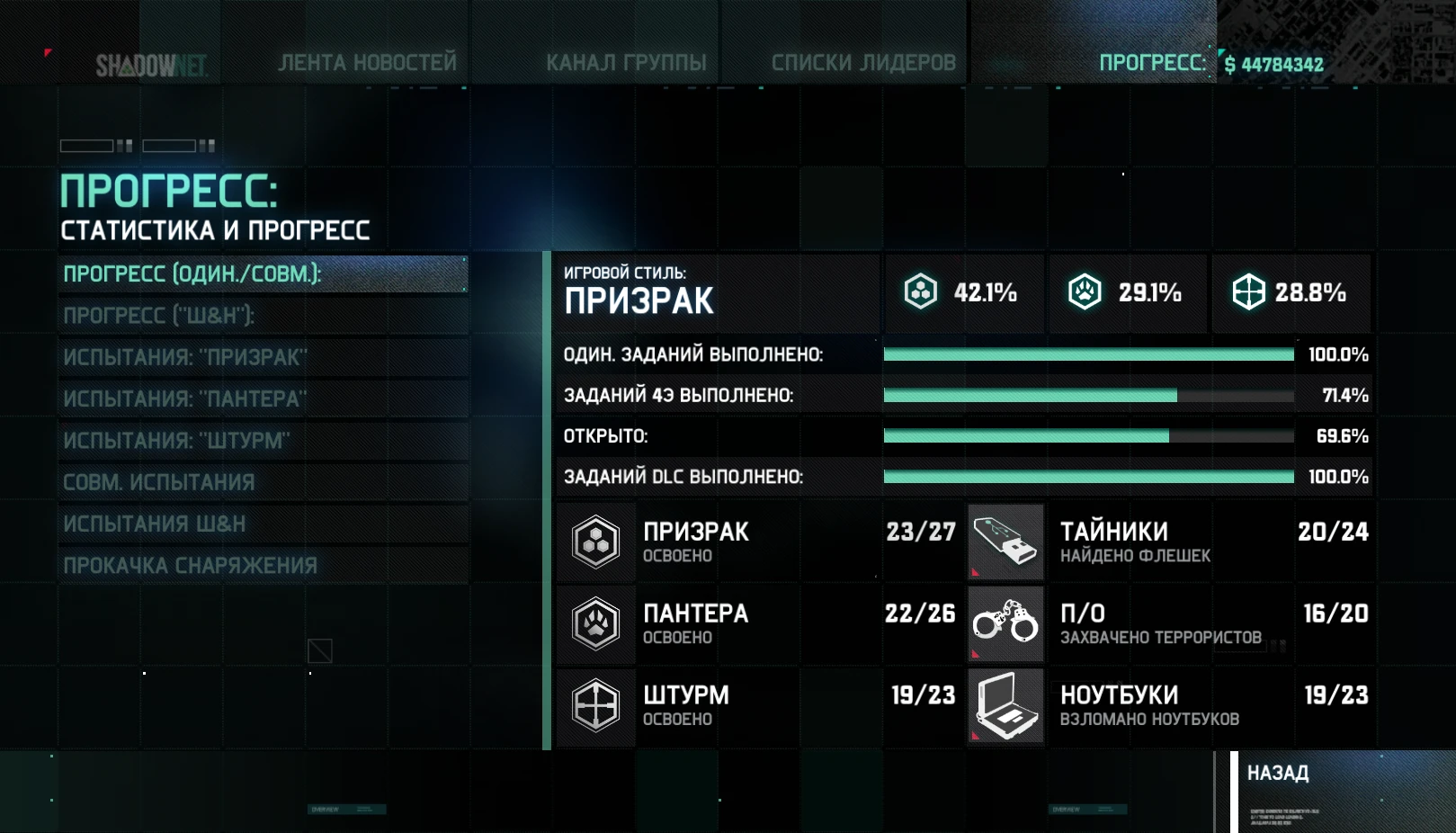Click the USB flash drive Тайники icon
Image resolution: width=1456 pixels, height=833 pixels.
pos(1005,542)
